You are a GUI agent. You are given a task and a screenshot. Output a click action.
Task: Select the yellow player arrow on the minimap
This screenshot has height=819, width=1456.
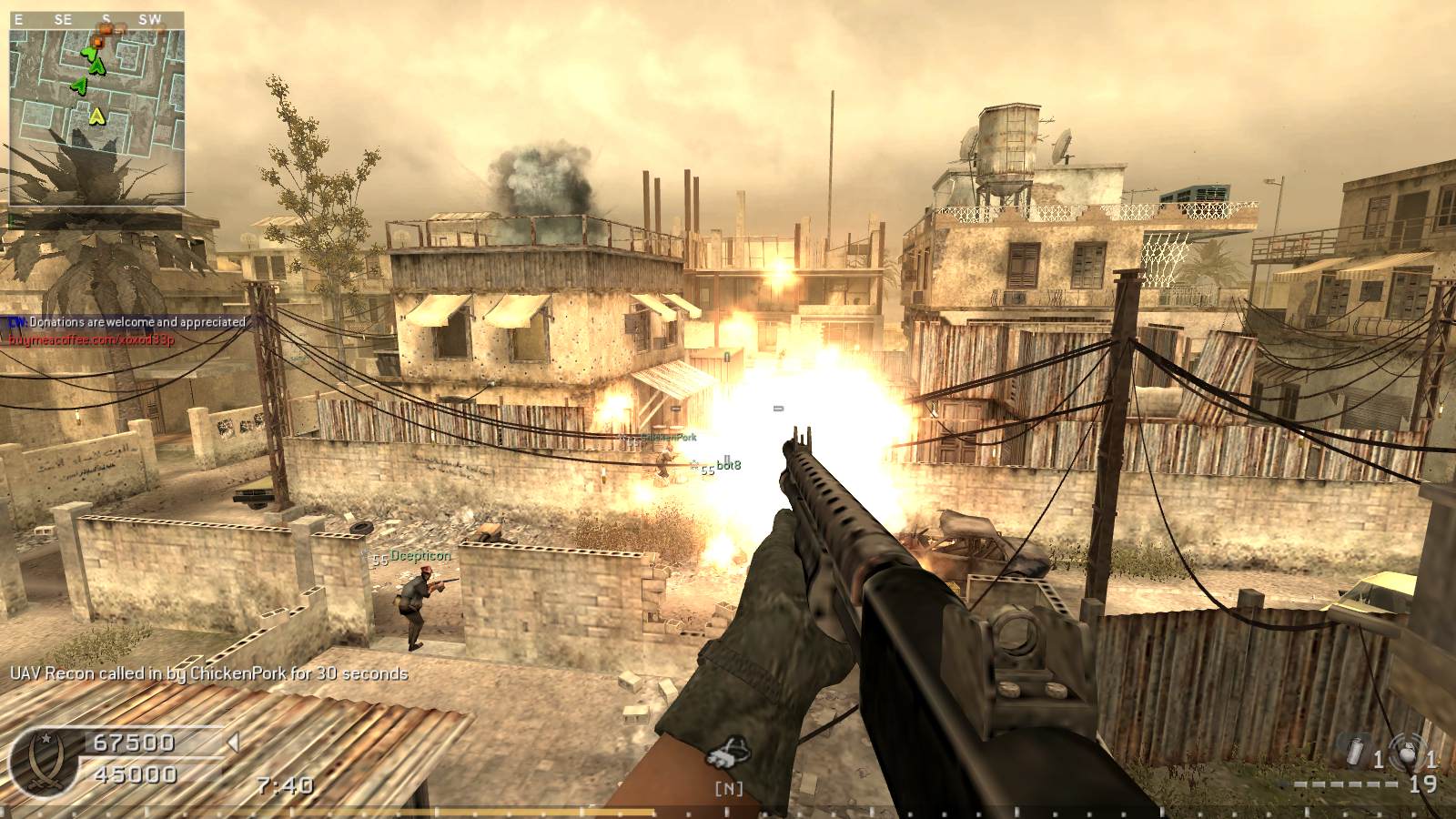tap(97, 116)
